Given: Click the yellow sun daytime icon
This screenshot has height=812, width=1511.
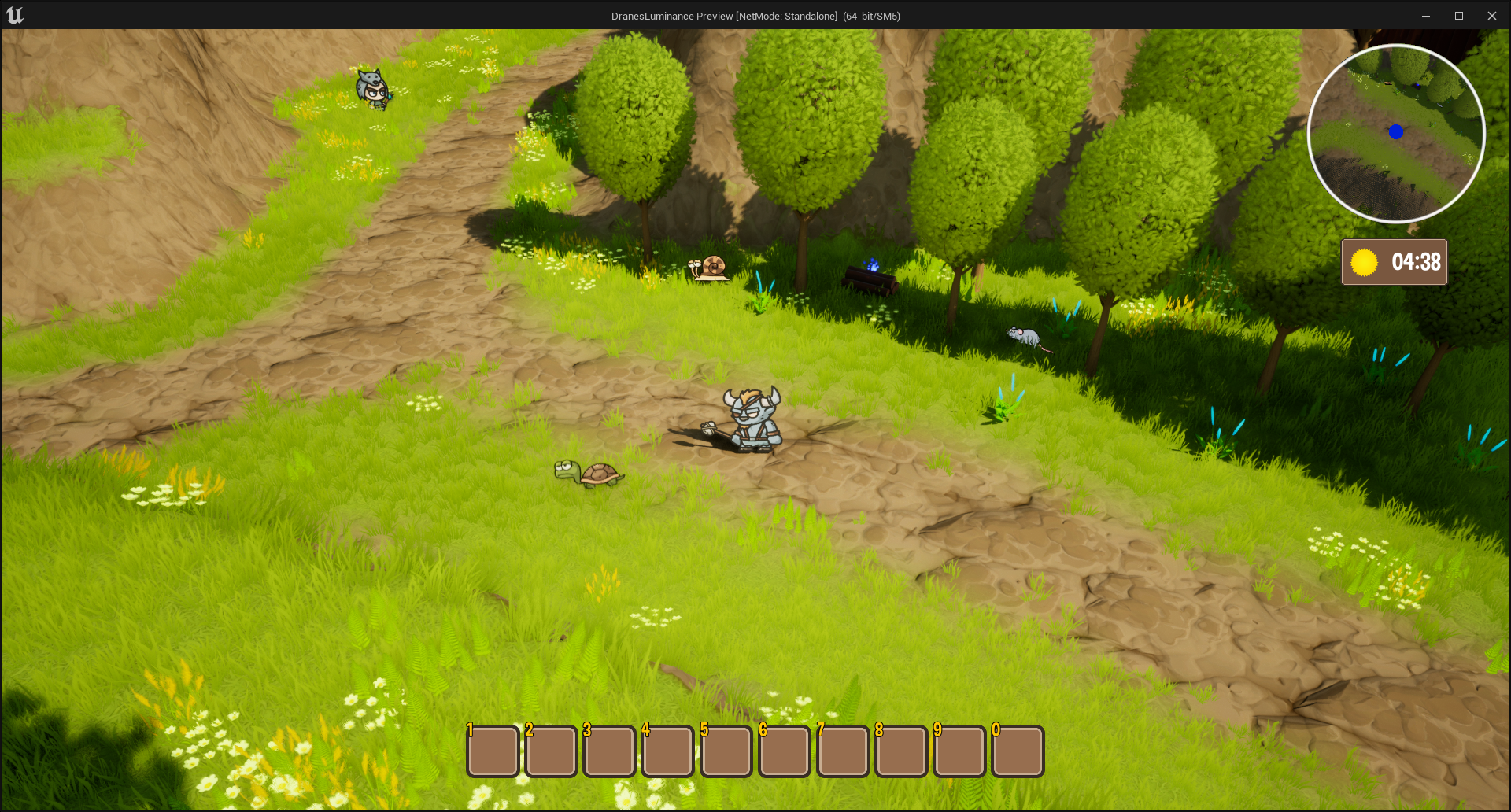Looking at the screenshot, I should click(1364, 262).
